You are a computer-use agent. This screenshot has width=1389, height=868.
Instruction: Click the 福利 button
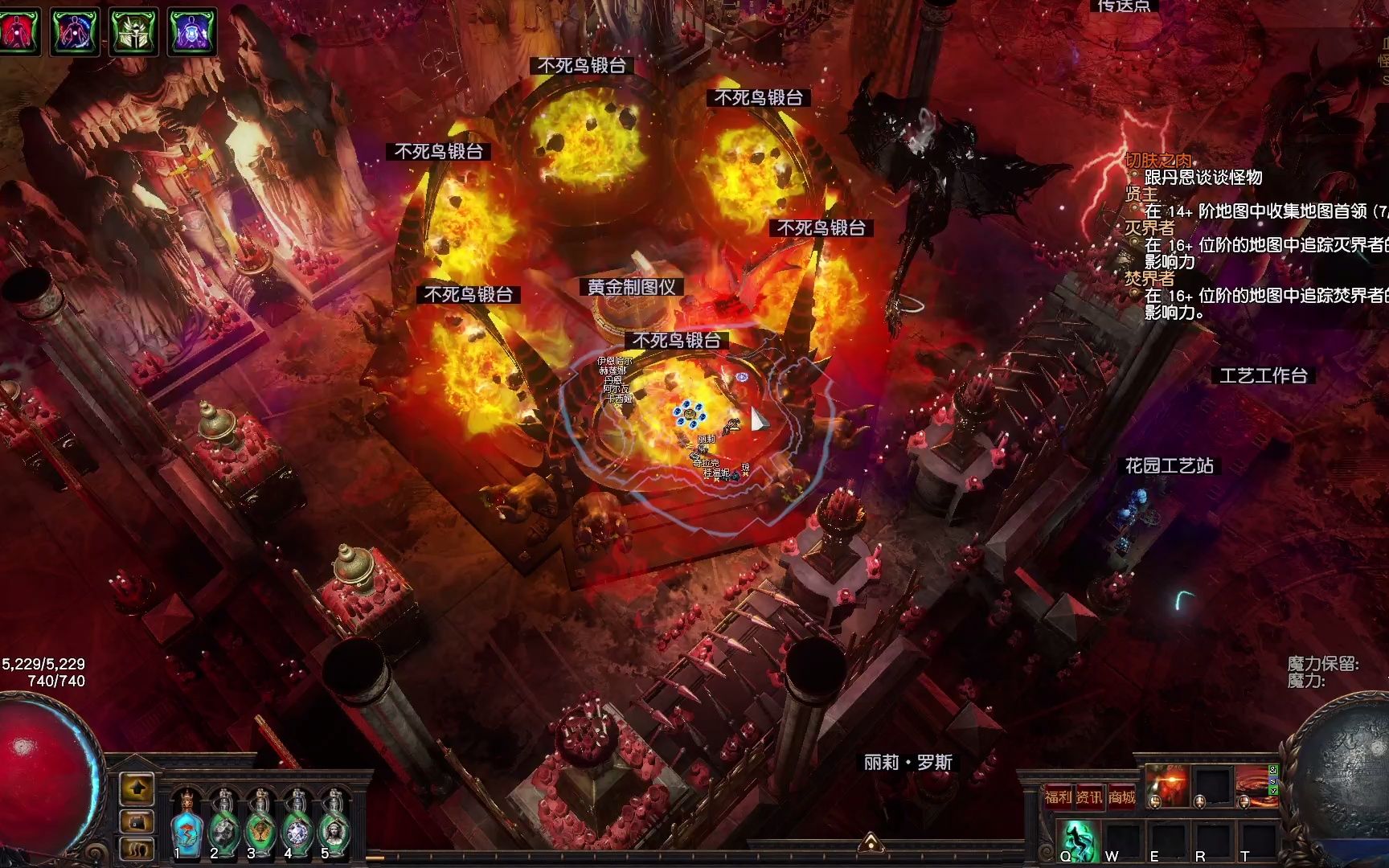pos(1058,796)
